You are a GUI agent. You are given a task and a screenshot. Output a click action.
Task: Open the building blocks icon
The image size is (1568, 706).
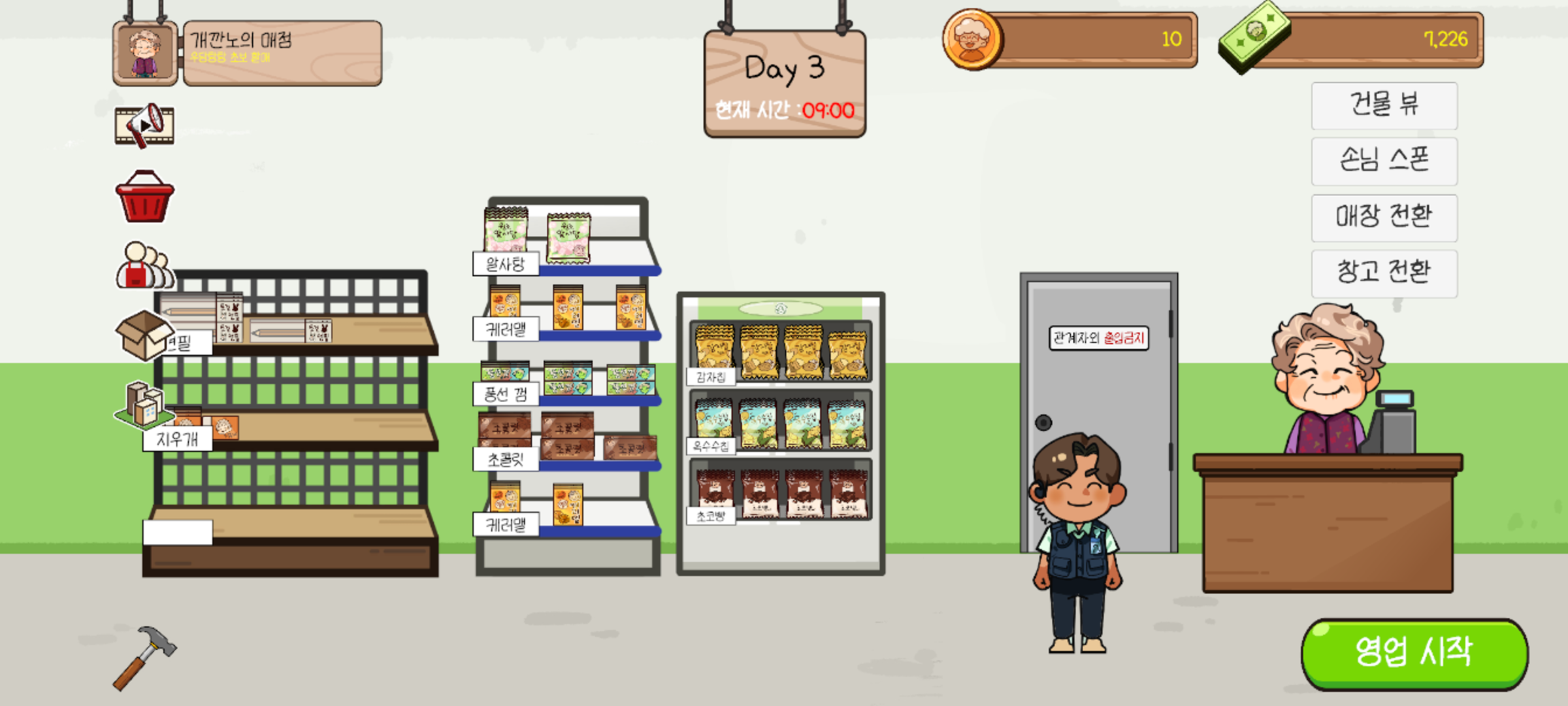click(x=144, y=404)
